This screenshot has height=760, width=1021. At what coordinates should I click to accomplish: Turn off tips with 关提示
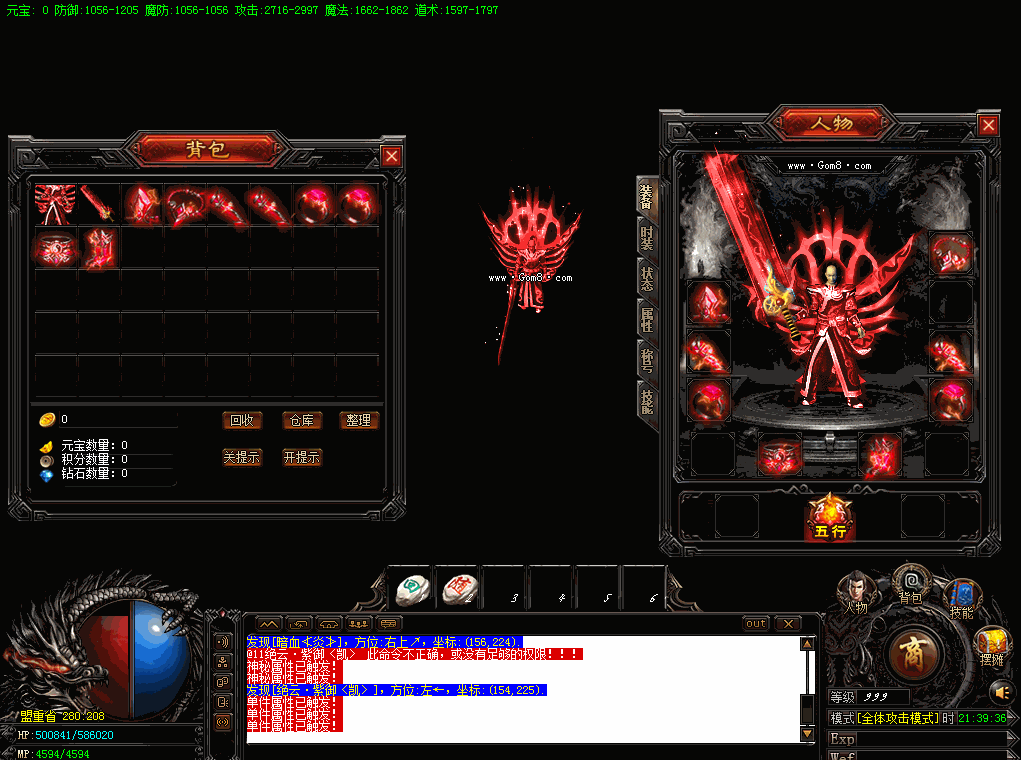[241, 457]
